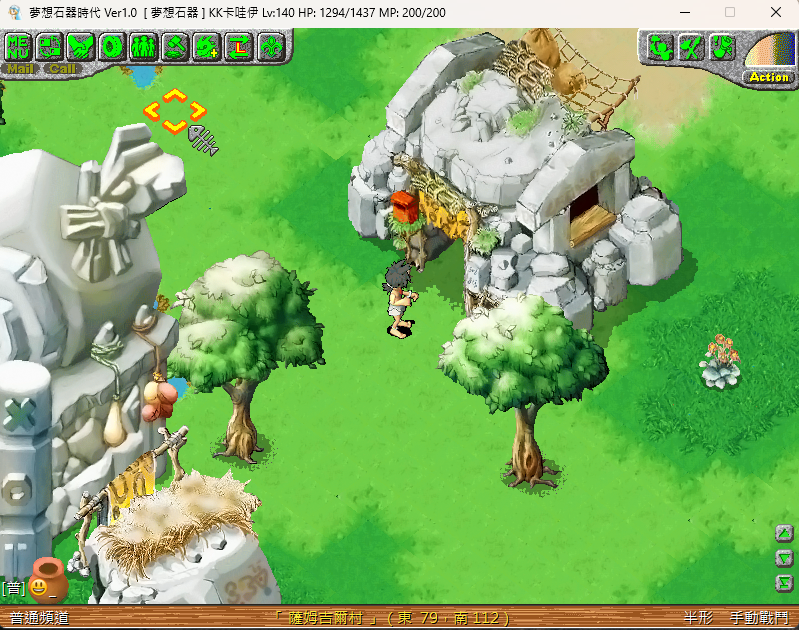
Task: Open the three-people party icon
Action: point(143,46)
